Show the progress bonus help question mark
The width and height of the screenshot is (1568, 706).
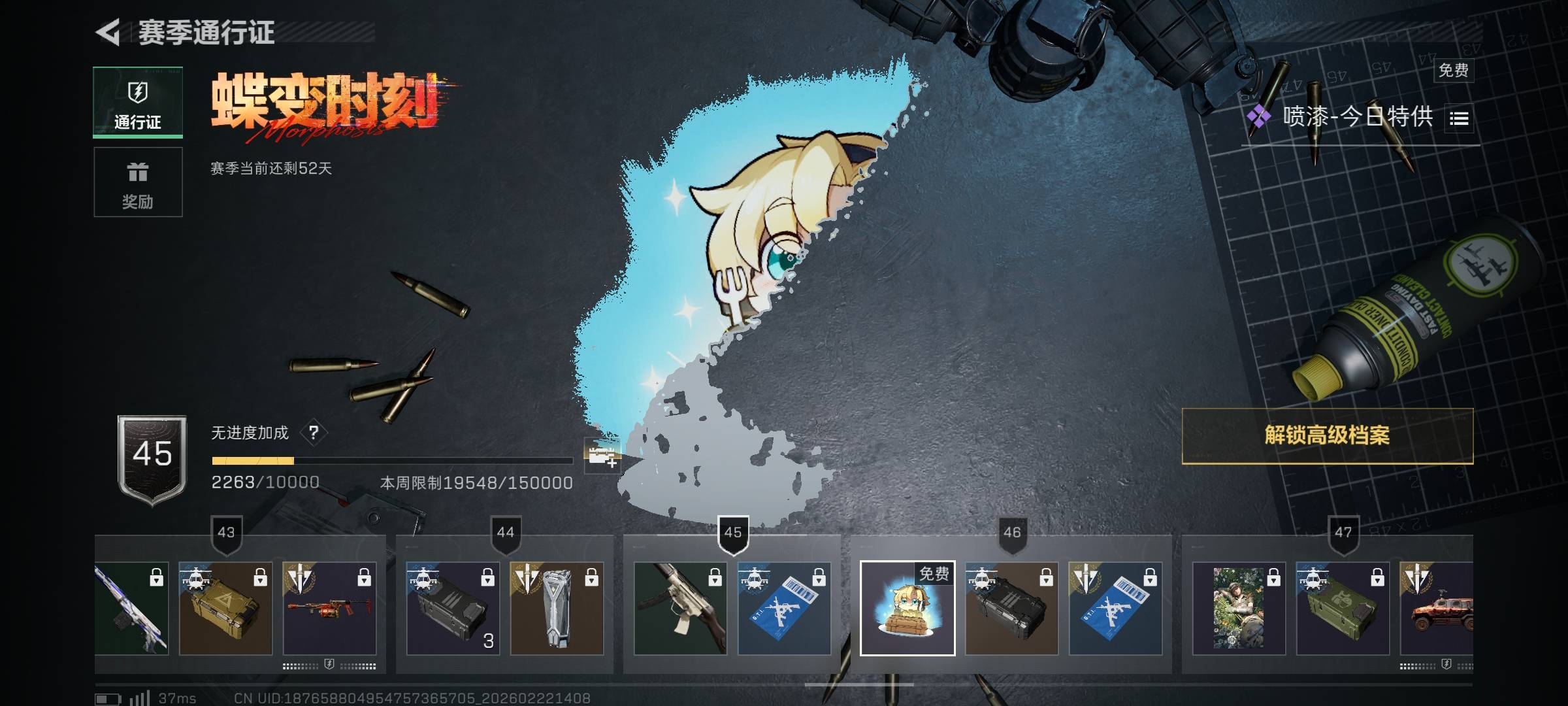click(314, 433)
